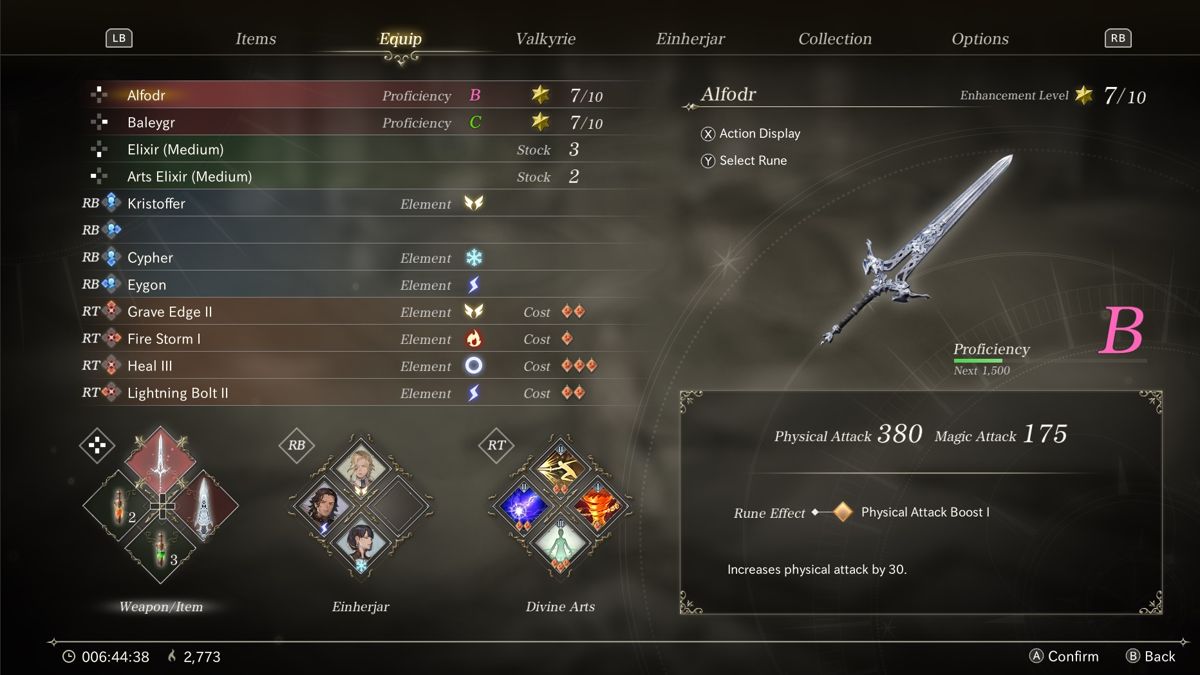The image size is (1200, 675).
Task: Choose the green healing figure art icon
Action: tap(560, 547)
